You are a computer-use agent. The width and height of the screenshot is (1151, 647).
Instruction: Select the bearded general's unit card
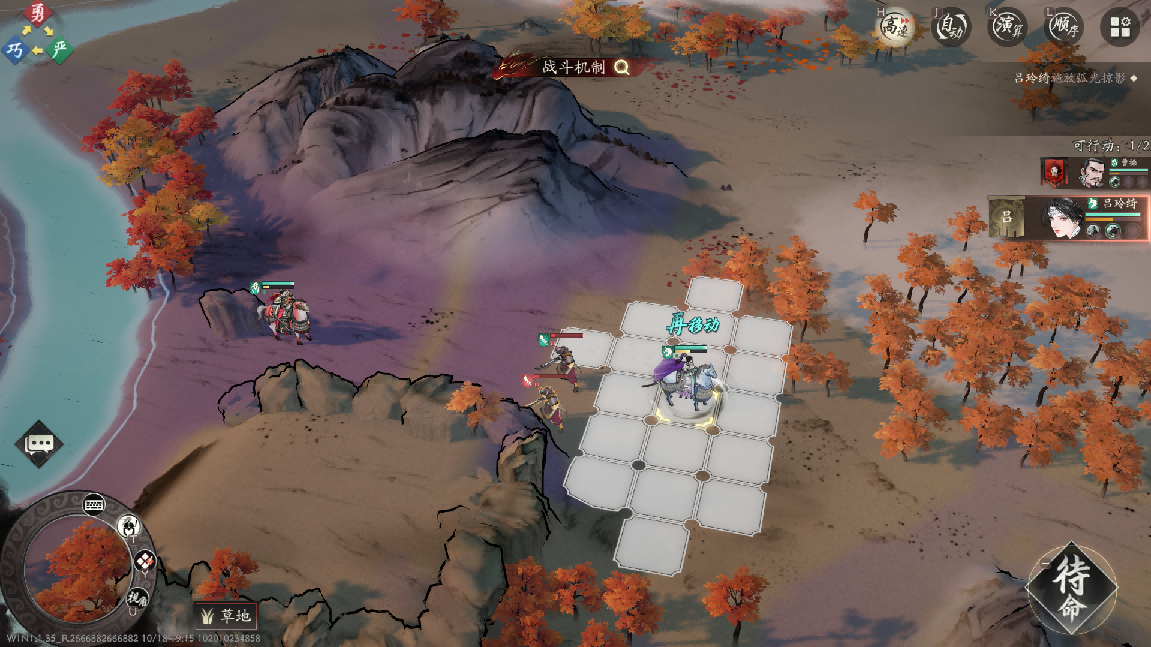[x=1094, y=172]
